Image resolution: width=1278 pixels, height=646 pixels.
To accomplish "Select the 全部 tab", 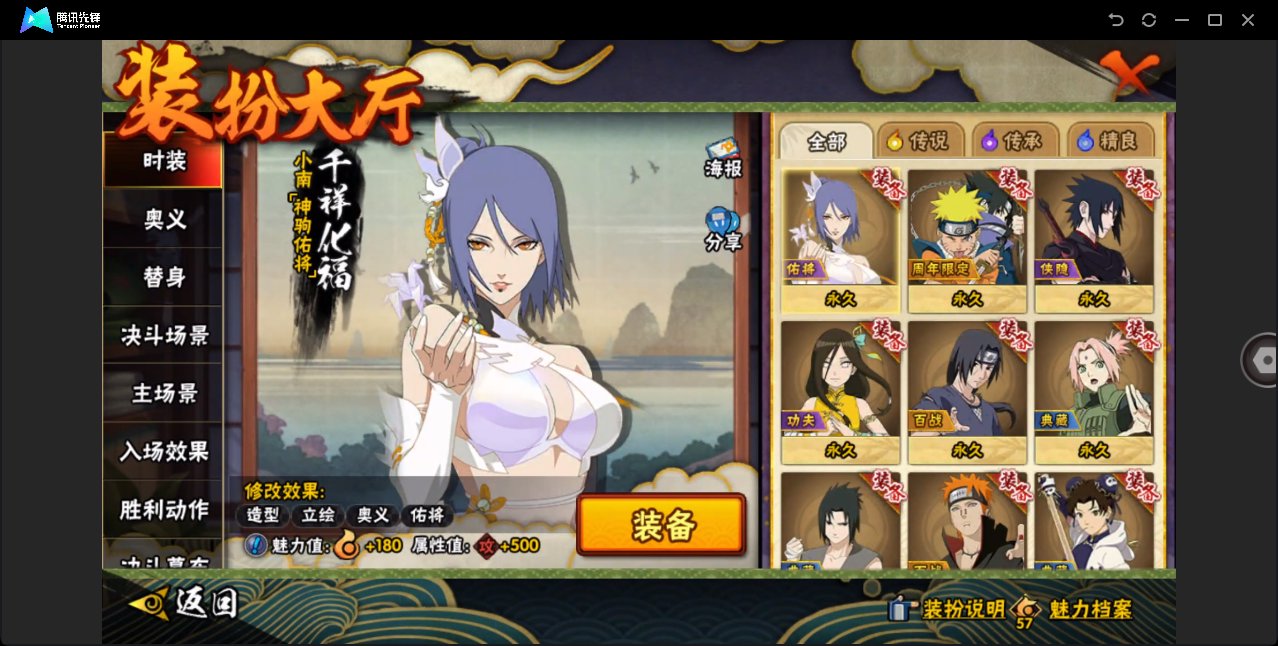I will click(x=826, y=141).
